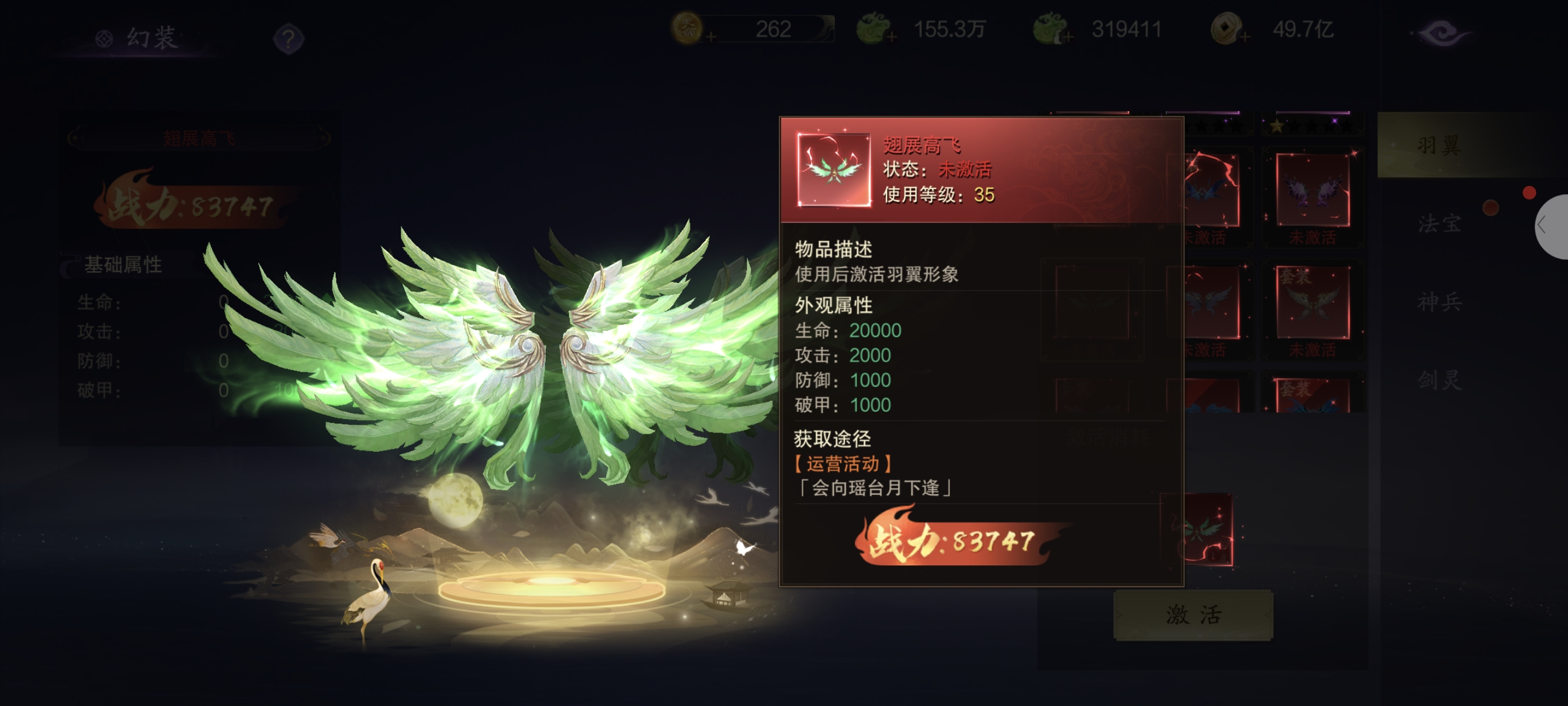
Task: Add currency next to 155.3万
Action: point(892,38)
